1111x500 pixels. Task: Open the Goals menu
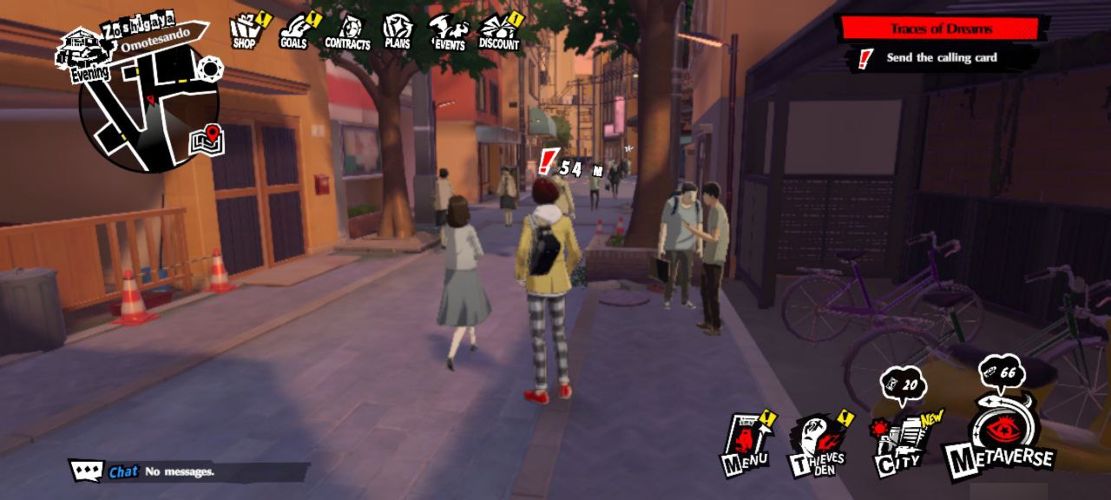294,30
